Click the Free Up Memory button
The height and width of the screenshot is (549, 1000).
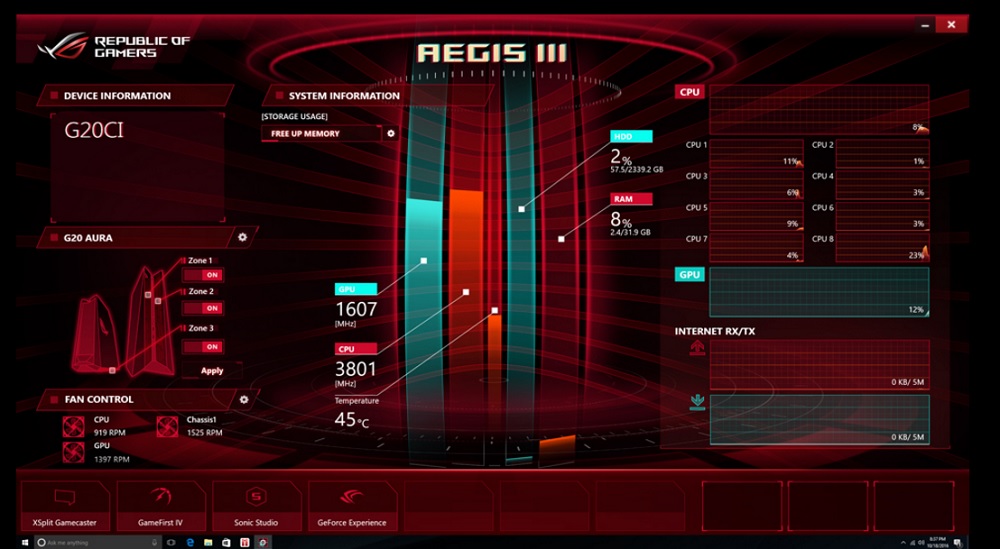(x=320, y=133)
